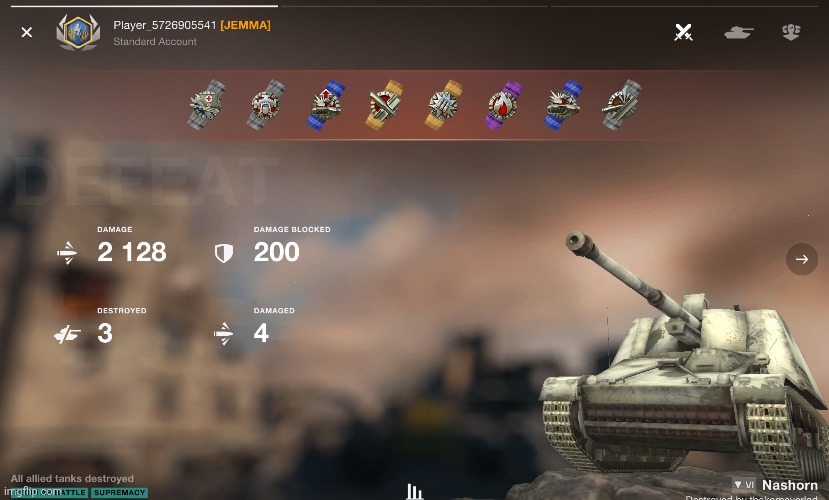The width and height of the screenshot is (829, 500).
Task: Select the Nashorn tank name label
Action: coord(789,485)
